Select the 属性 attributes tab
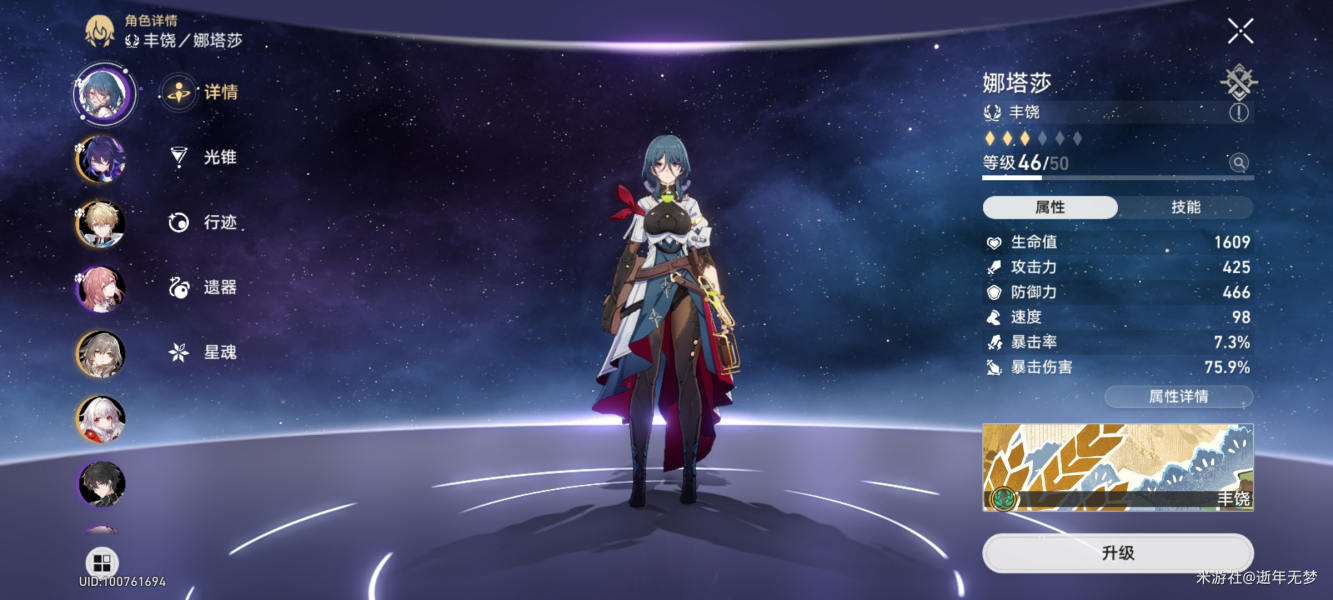Viewport: 1333px width, 600px height. 1050,207
